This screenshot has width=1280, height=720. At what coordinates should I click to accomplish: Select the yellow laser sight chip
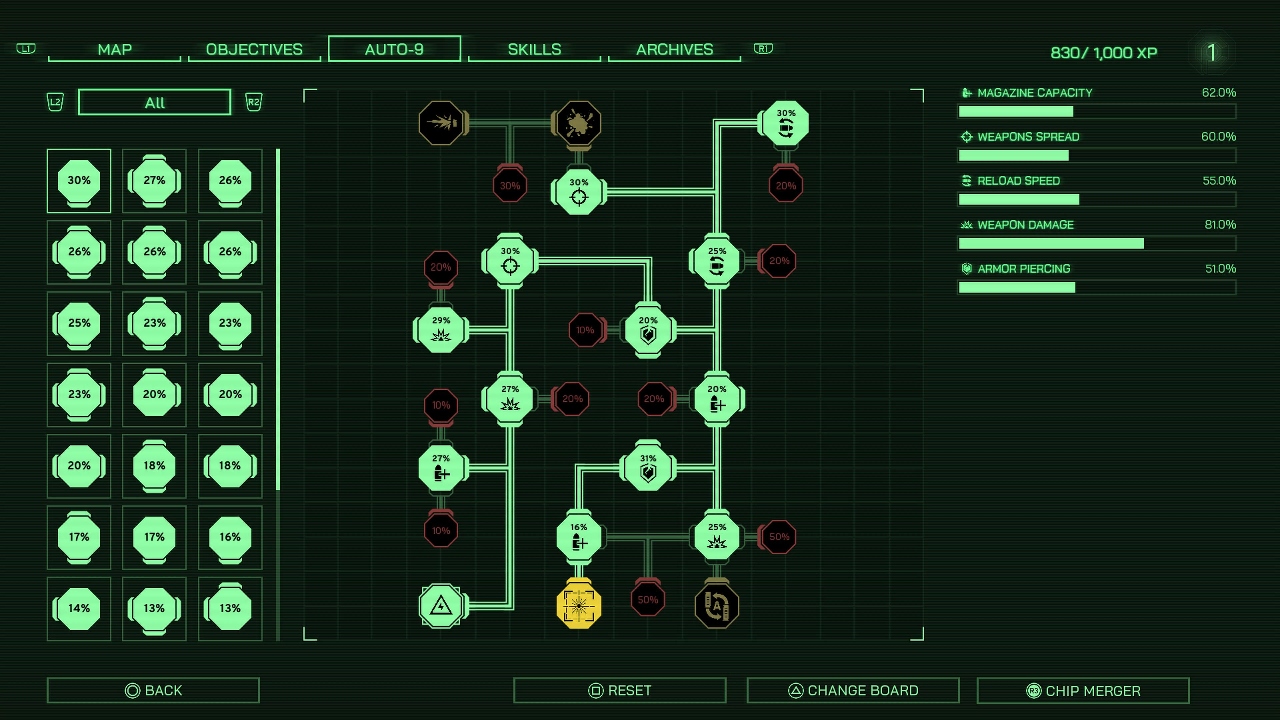point(579,605)
